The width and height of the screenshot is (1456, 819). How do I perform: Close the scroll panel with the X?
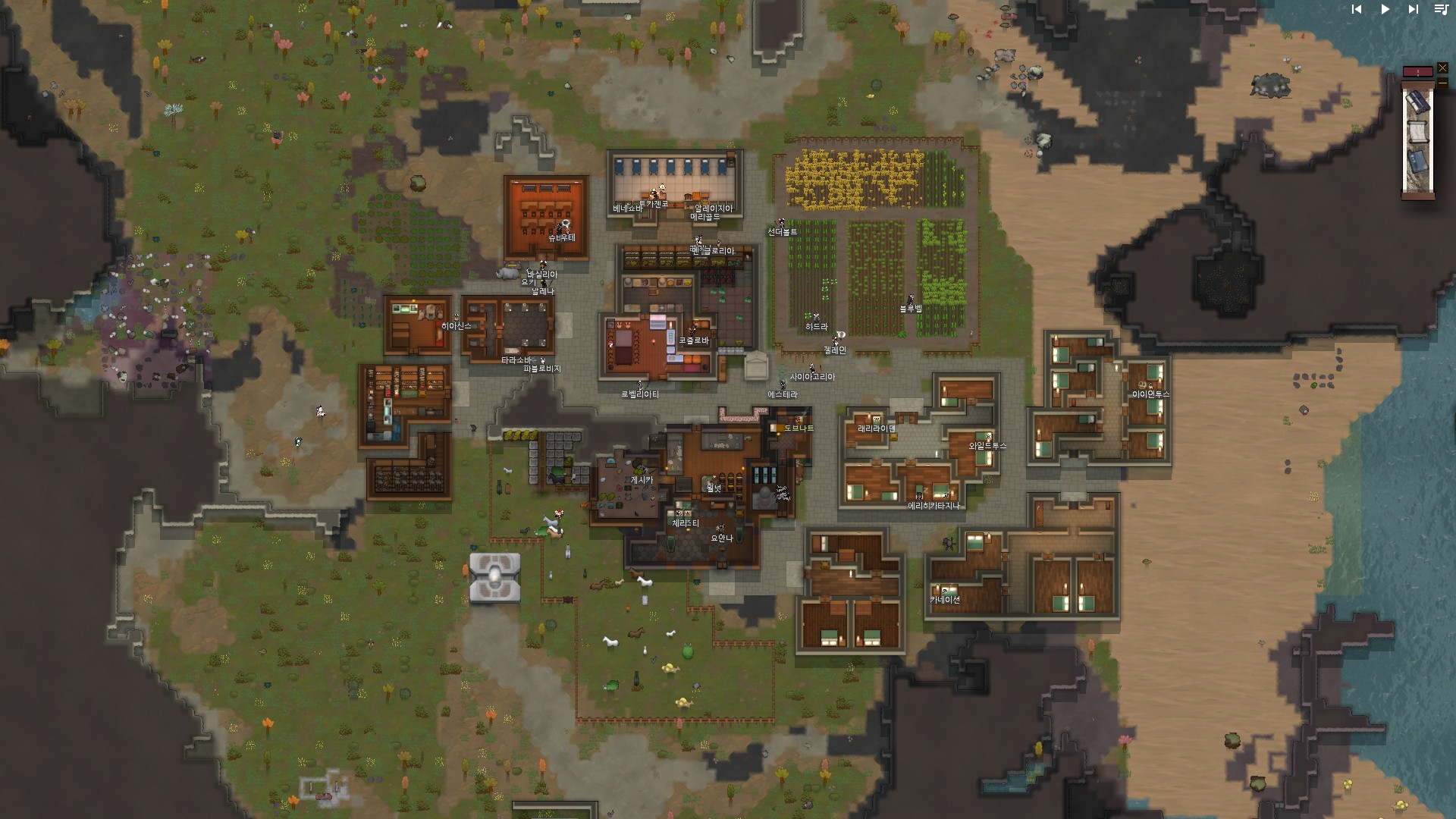(x=1442, y=68)
